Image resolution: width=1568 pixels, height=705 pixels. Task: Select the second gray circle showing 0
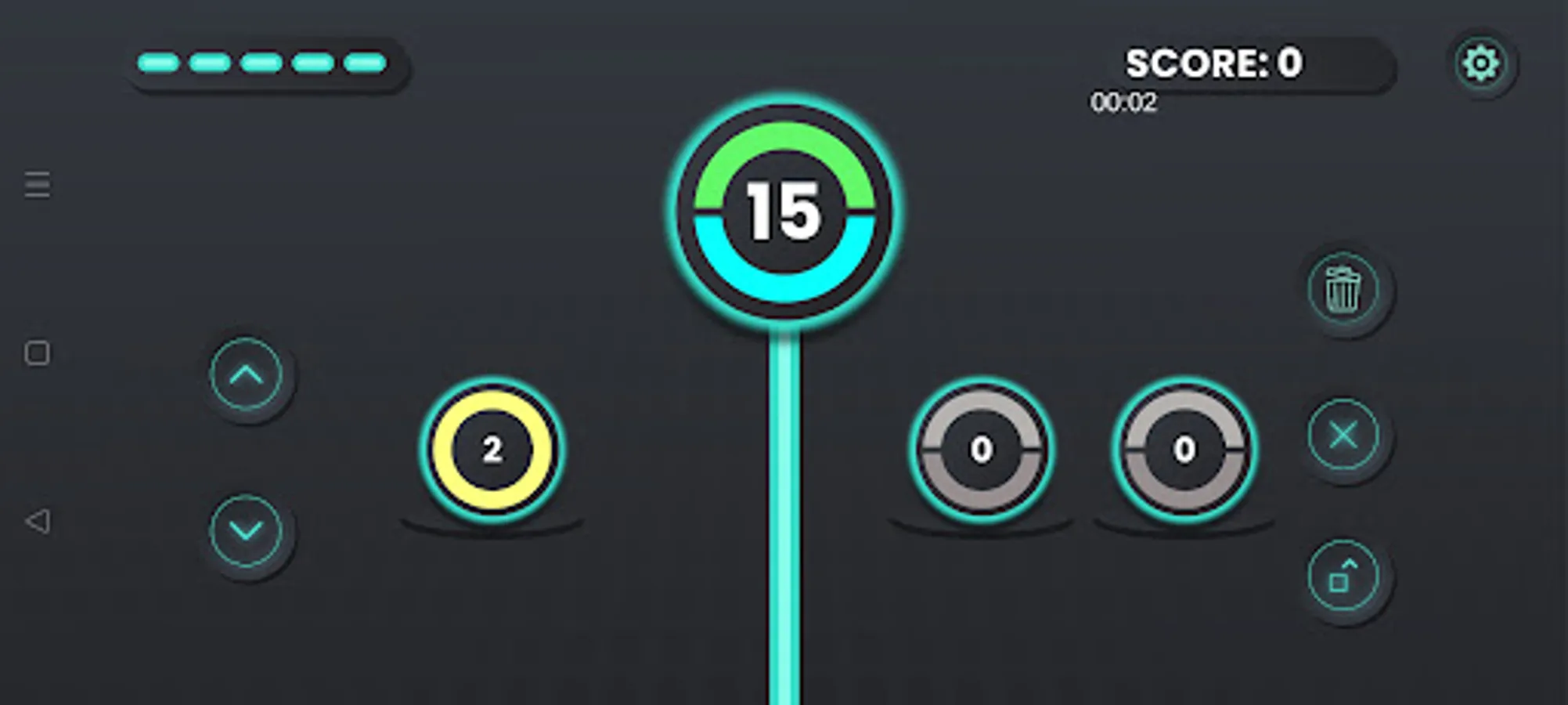click(1182, 450)
